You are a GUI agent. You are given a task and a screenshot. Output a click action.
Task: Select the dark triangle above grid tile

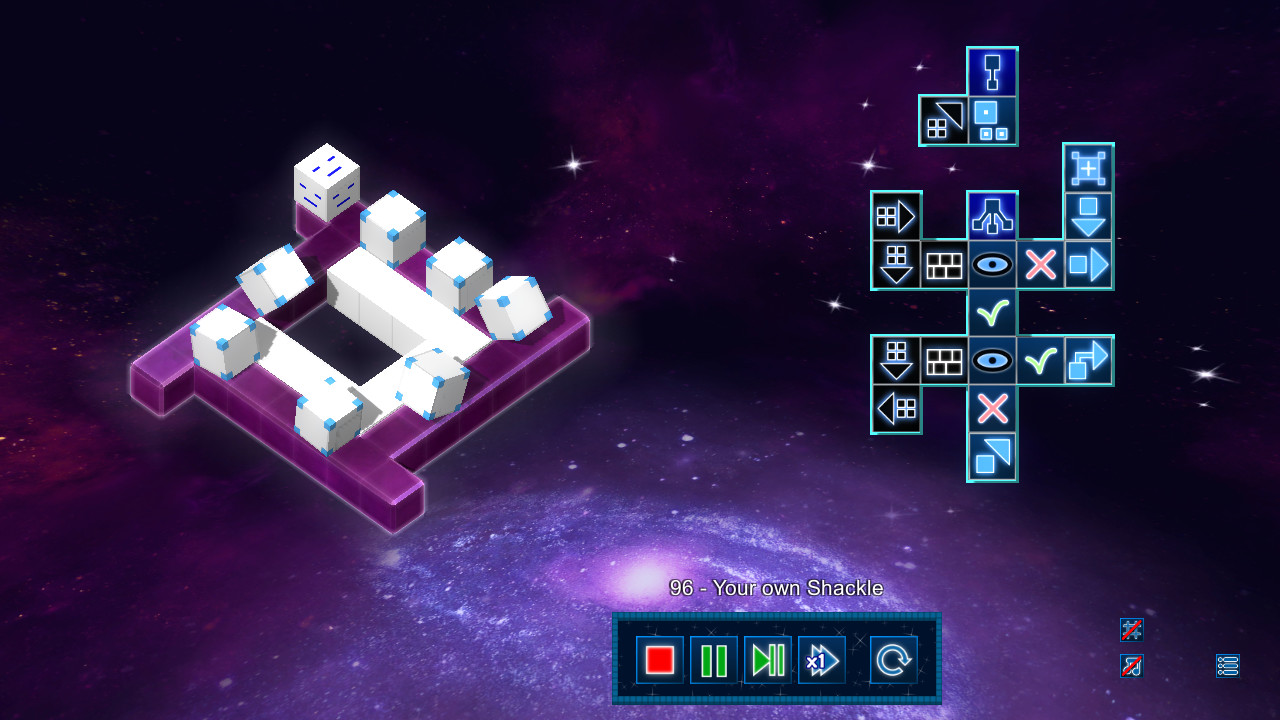tap(943, 120)
